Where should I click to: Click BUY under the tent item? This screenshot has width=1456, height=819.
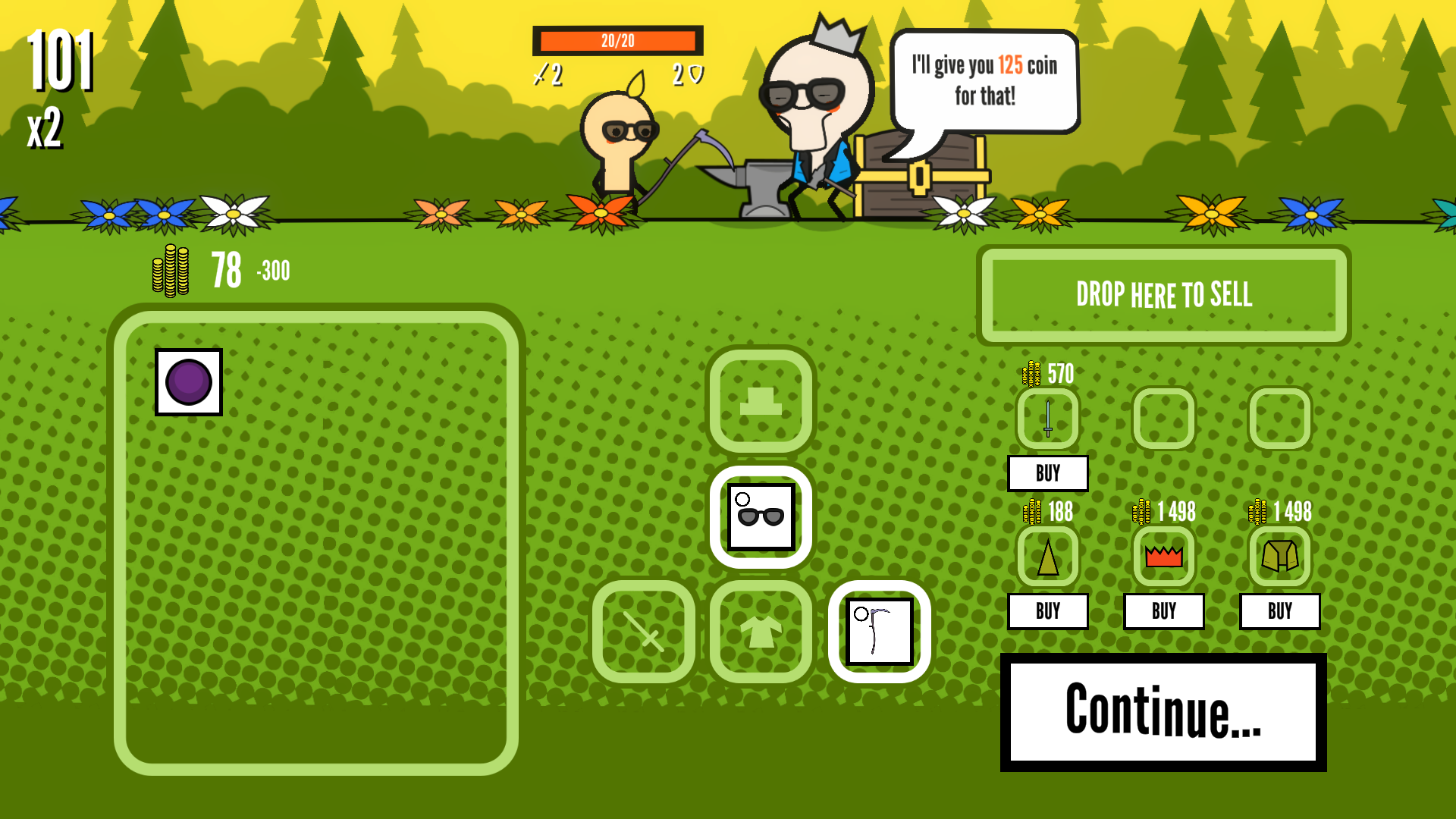coord(1280,611)
